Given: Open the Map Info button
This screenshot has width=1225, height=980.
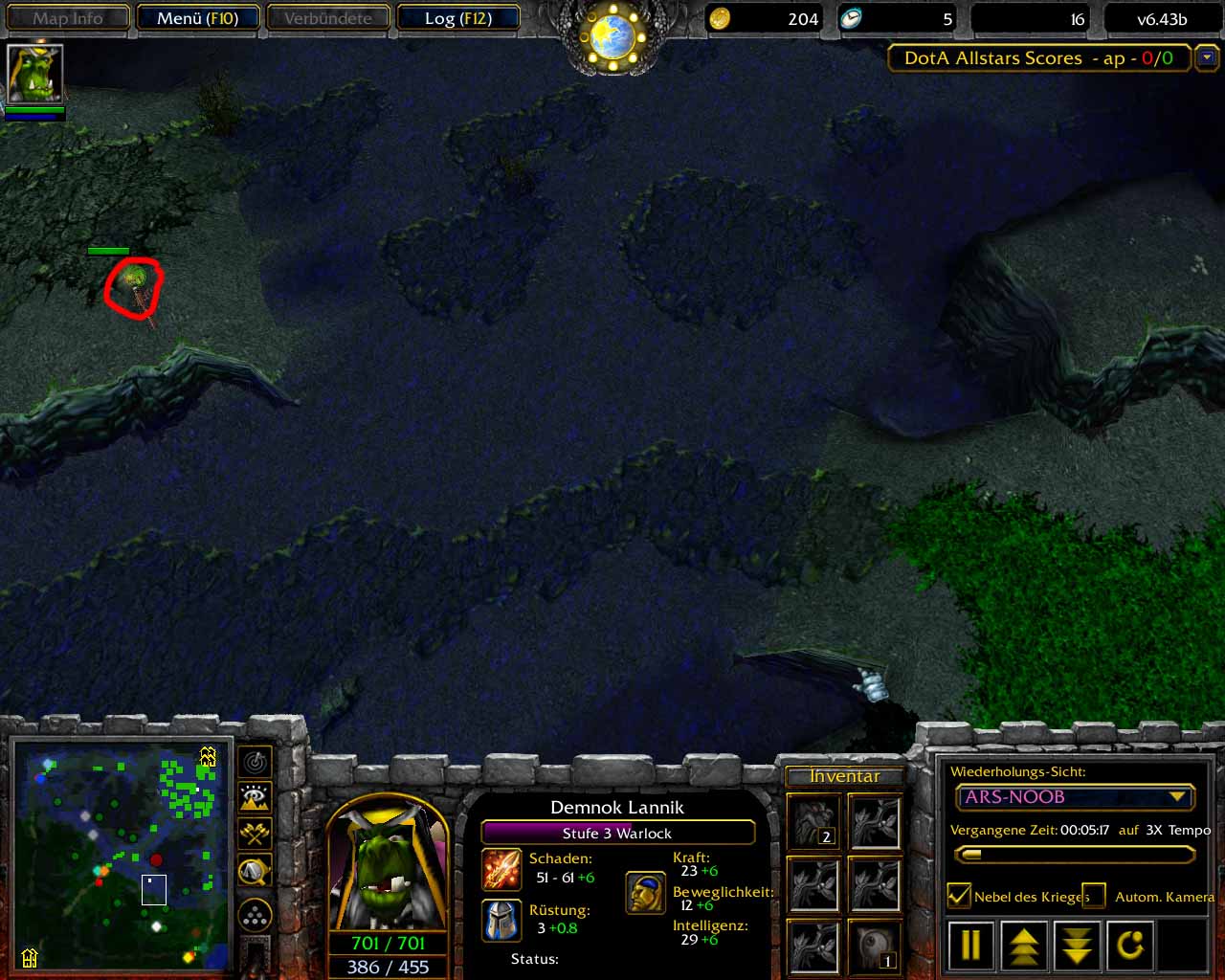Looking at the screenshot, I should tap(68, 18).
